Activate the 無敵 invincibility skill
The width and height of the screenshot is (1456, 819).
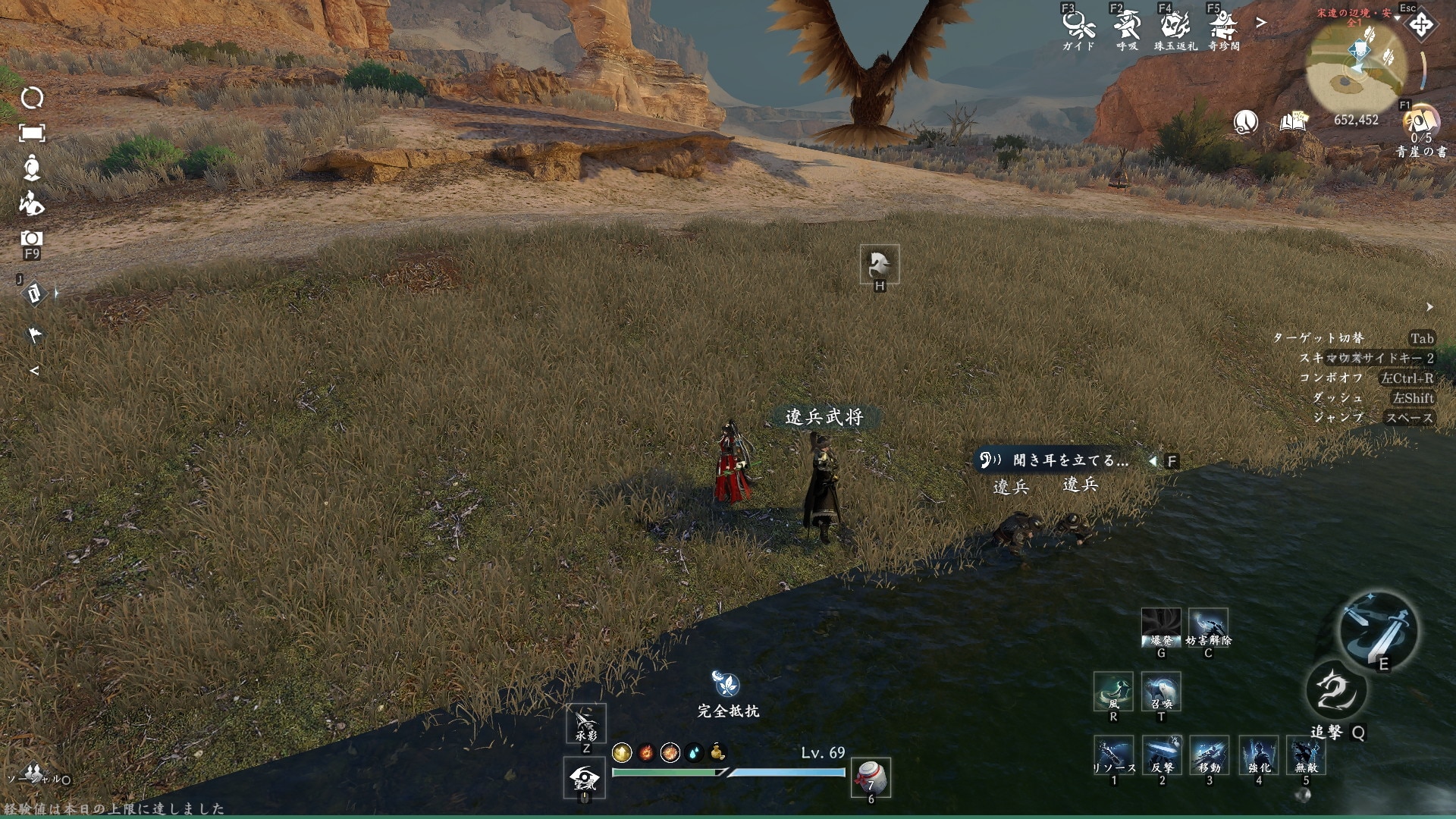point(1306,755)
